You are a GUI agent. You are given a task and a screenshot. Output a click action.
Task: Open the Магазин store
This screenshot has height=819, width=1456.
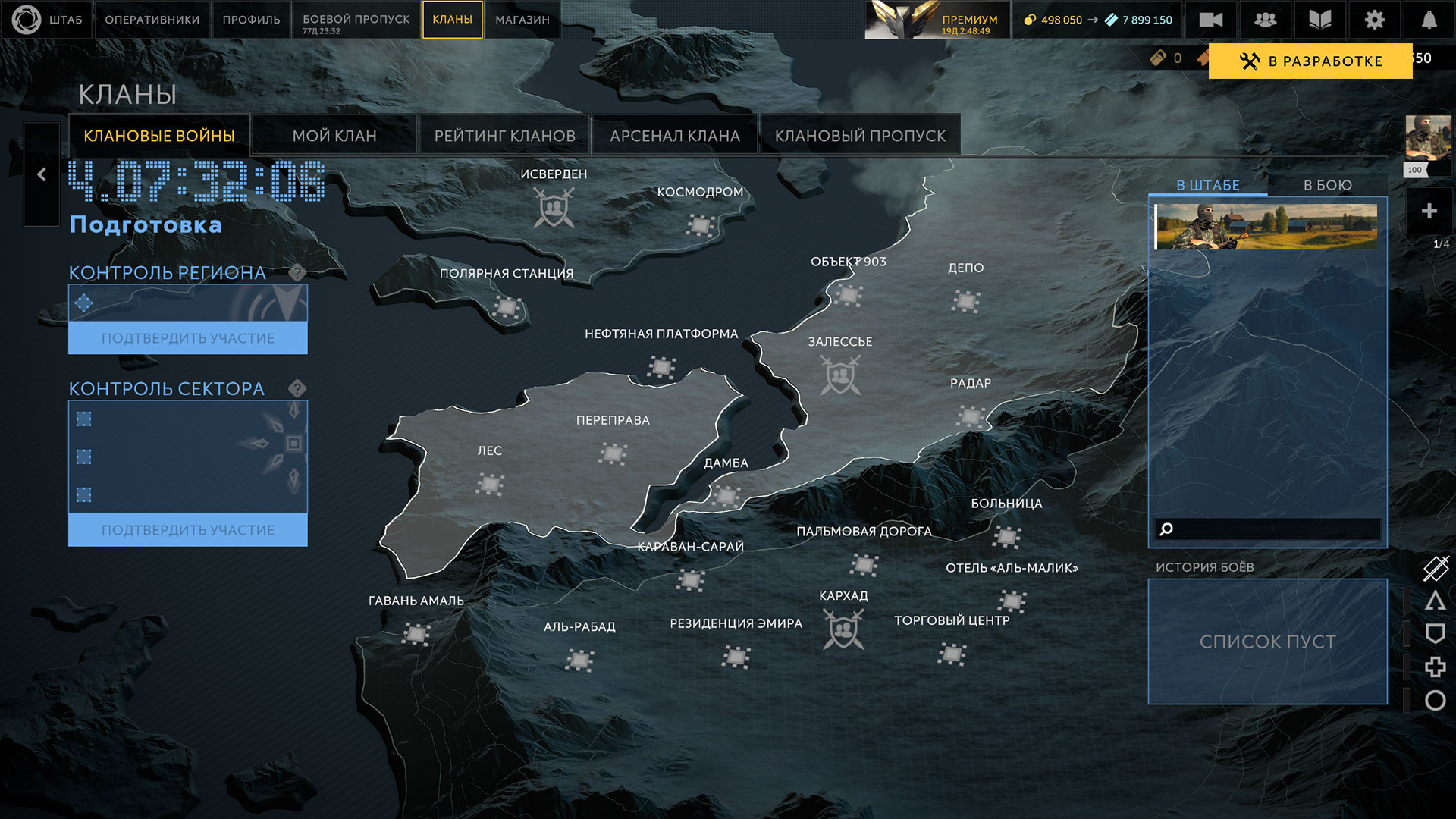point(522,20)
